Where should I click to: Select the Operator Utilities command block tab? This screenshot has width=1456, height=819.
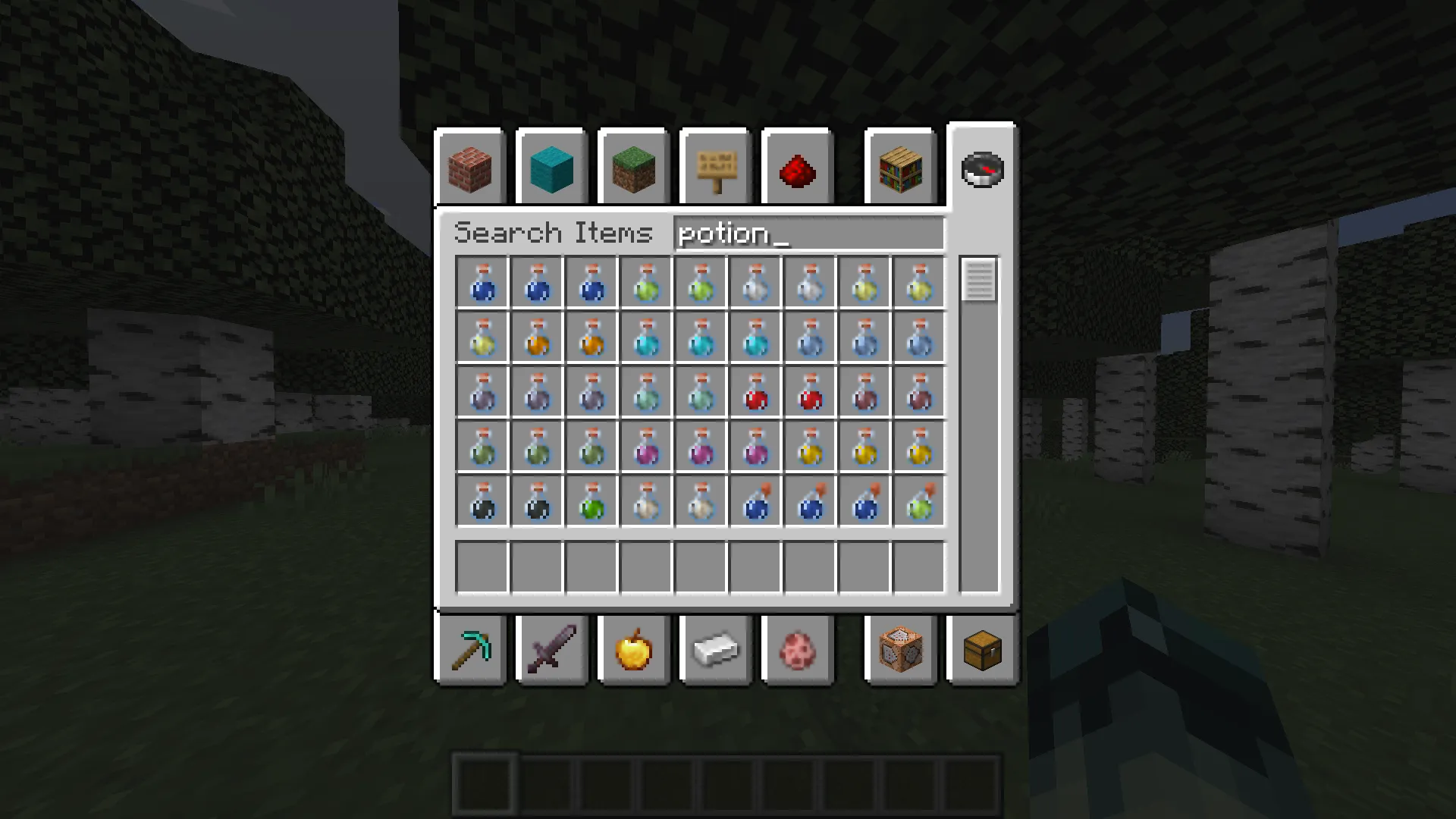point(900,650)
